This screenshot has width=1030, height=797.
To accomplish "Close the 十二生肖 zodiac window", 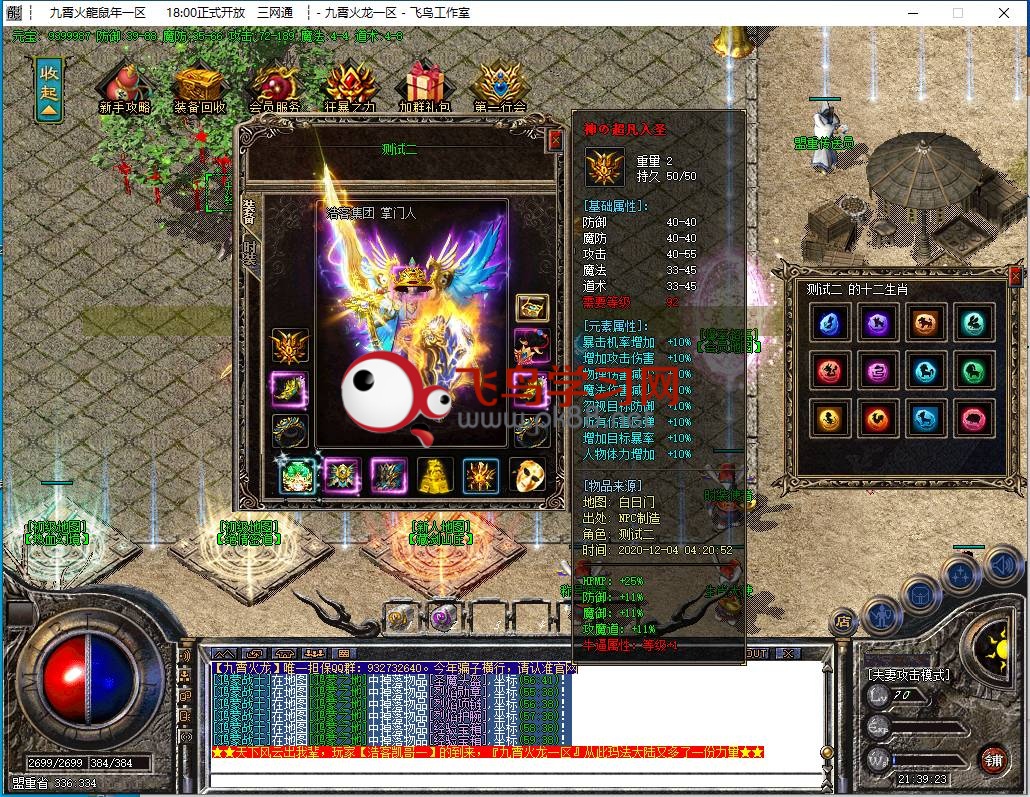I will pyautogui.click(x=1016, y=276).
